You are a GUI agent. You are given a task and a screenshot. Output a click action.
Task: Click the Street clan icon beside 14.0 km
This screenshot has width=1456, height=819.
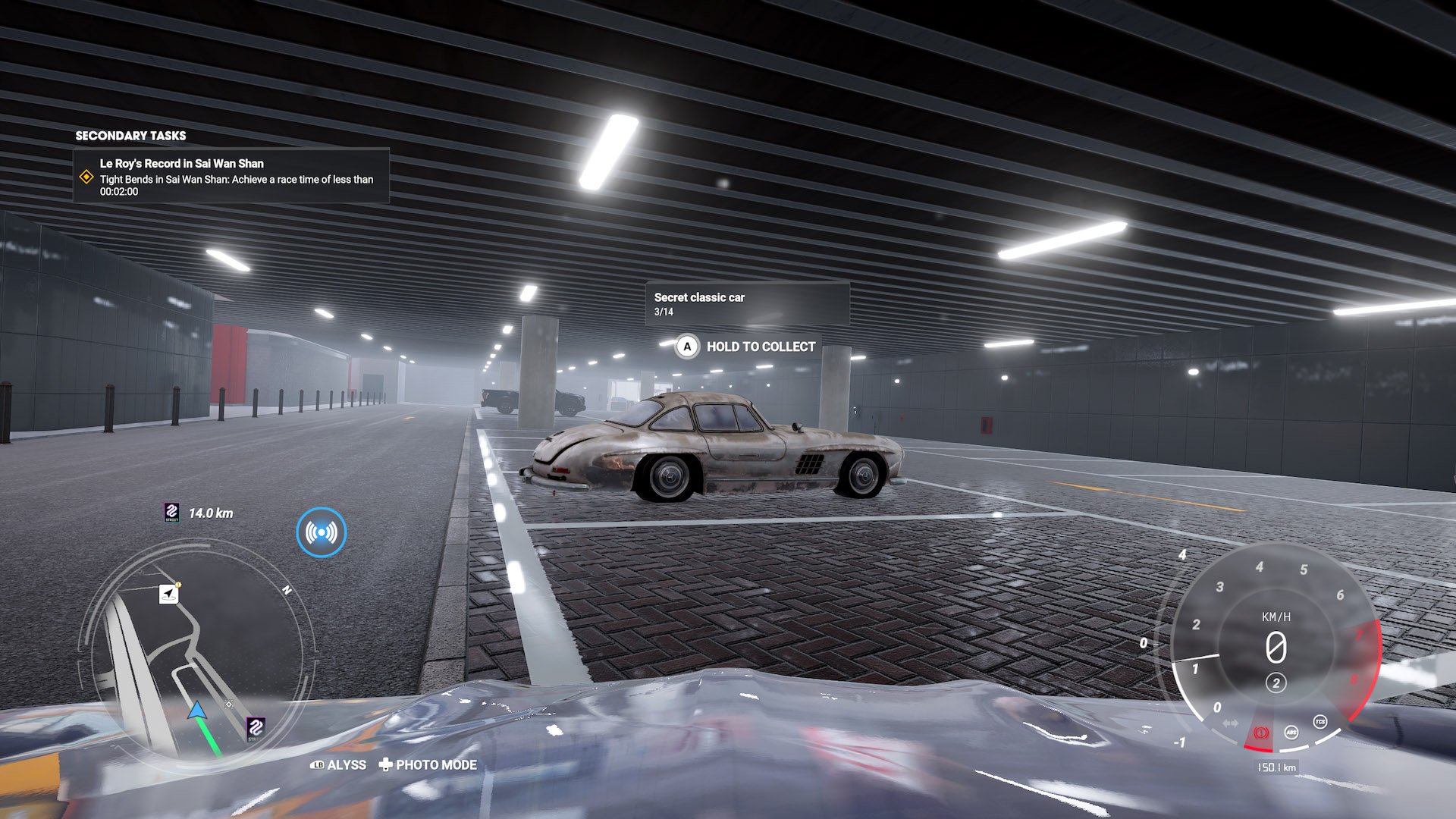click(172, 513)
